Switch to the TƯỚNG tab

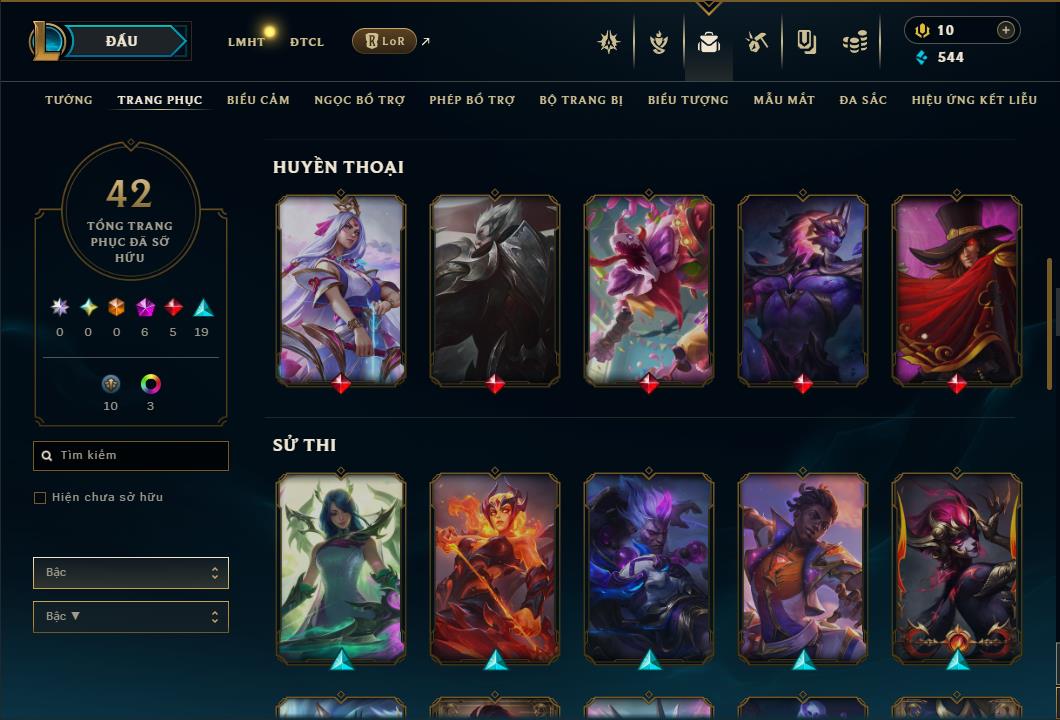69,100
